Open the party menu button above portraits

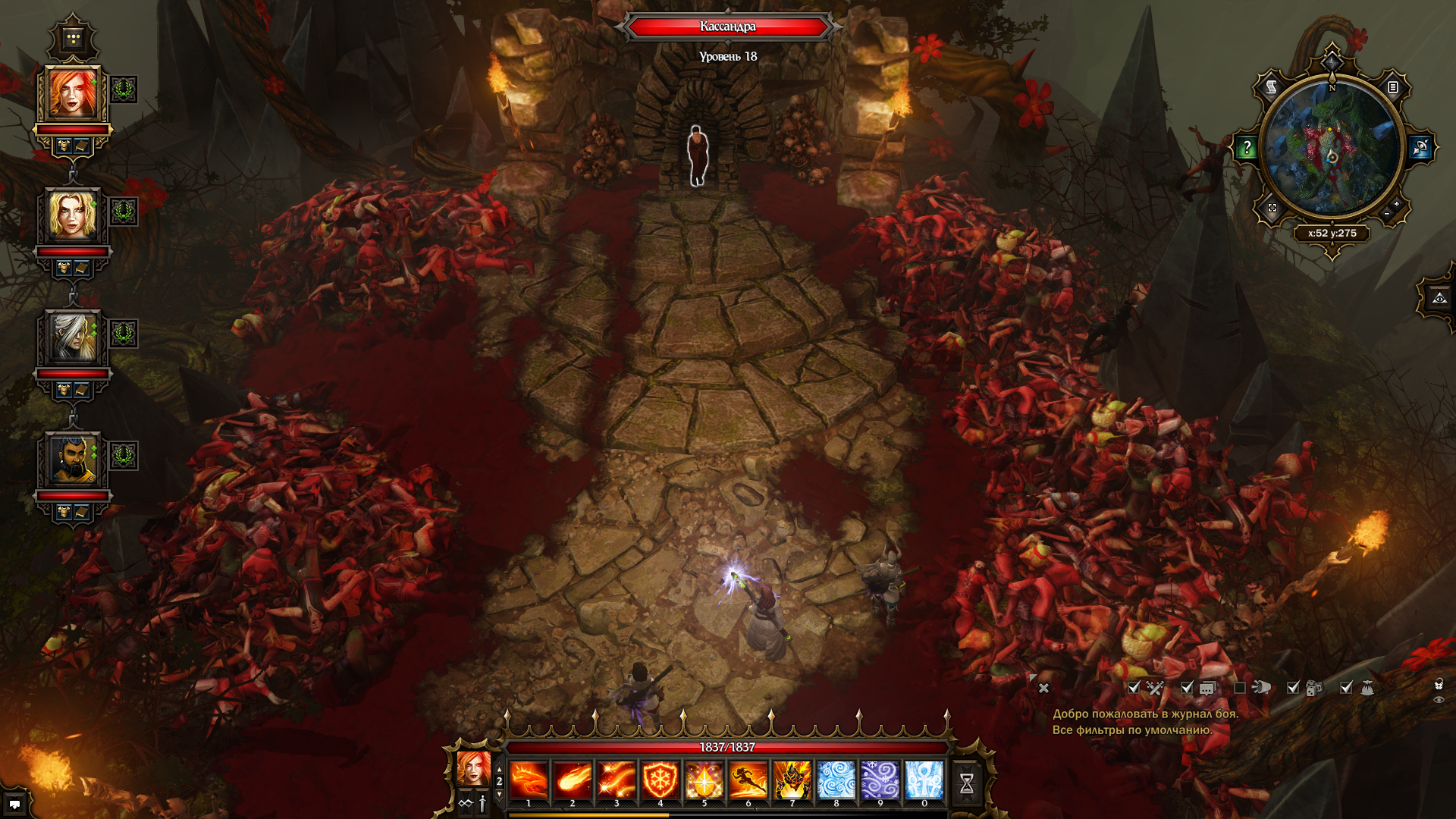(73, 38)
